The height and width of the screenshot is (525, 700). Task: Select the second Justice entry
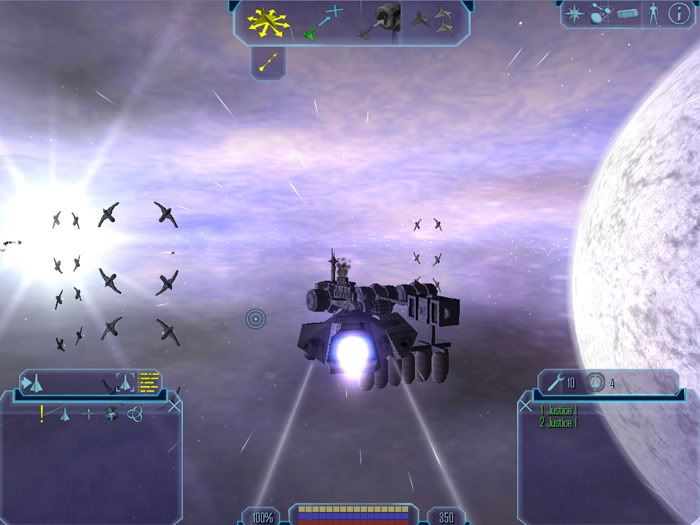click(560, 422)
